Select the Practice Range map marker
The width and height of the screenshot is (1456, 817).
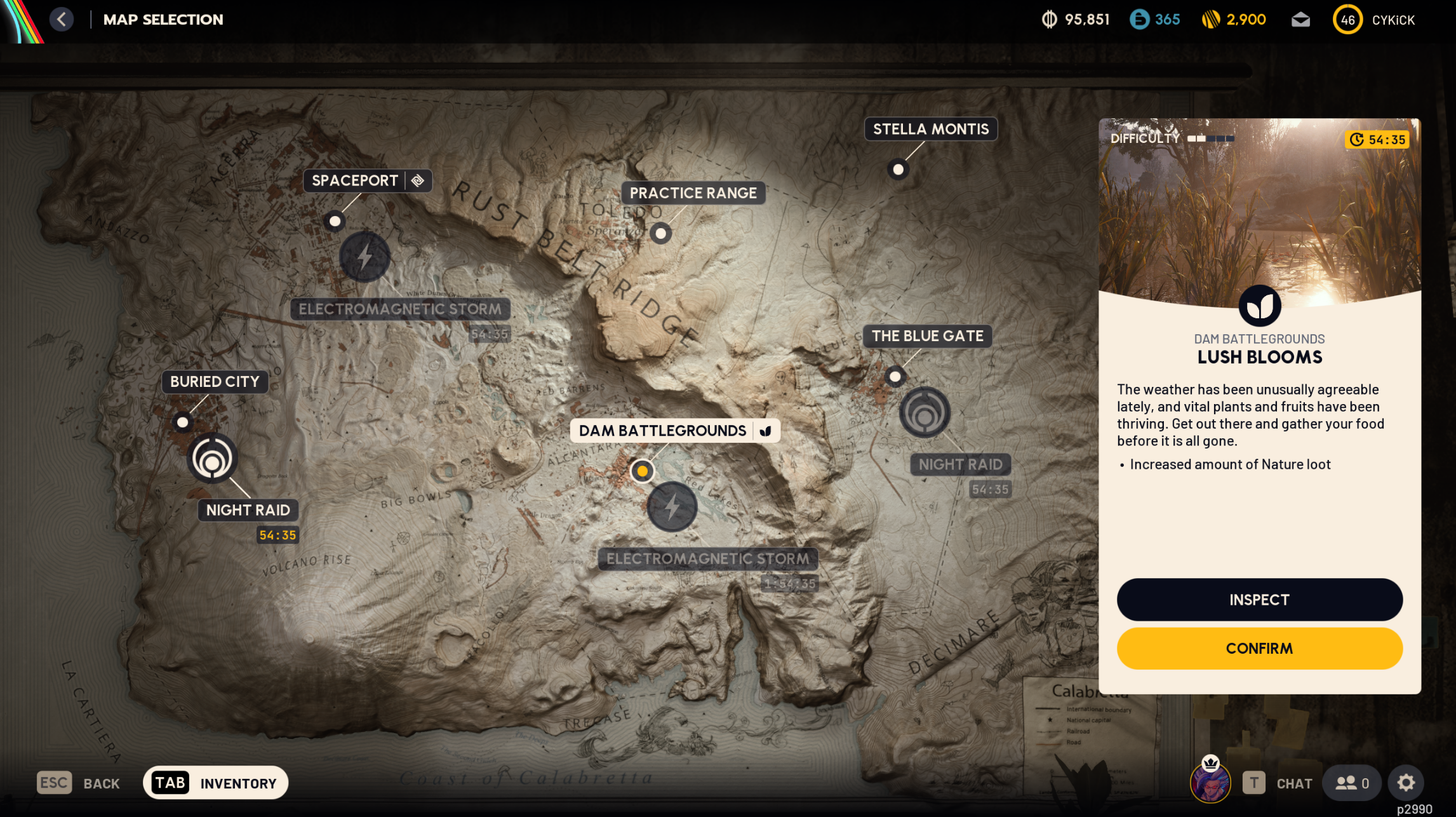point(661,233)
